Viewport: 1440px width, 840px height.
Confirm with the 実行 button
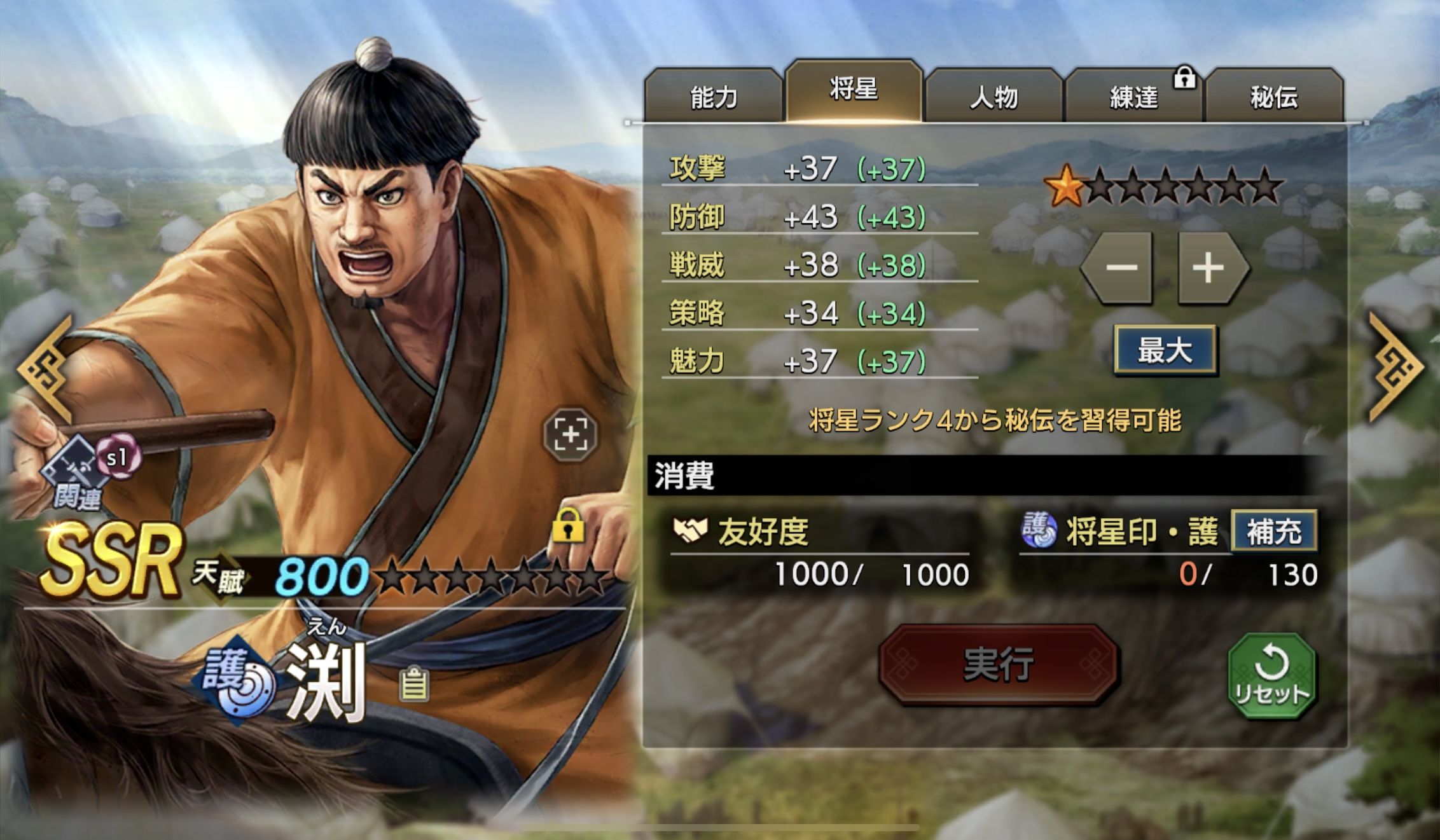[997, 664]
